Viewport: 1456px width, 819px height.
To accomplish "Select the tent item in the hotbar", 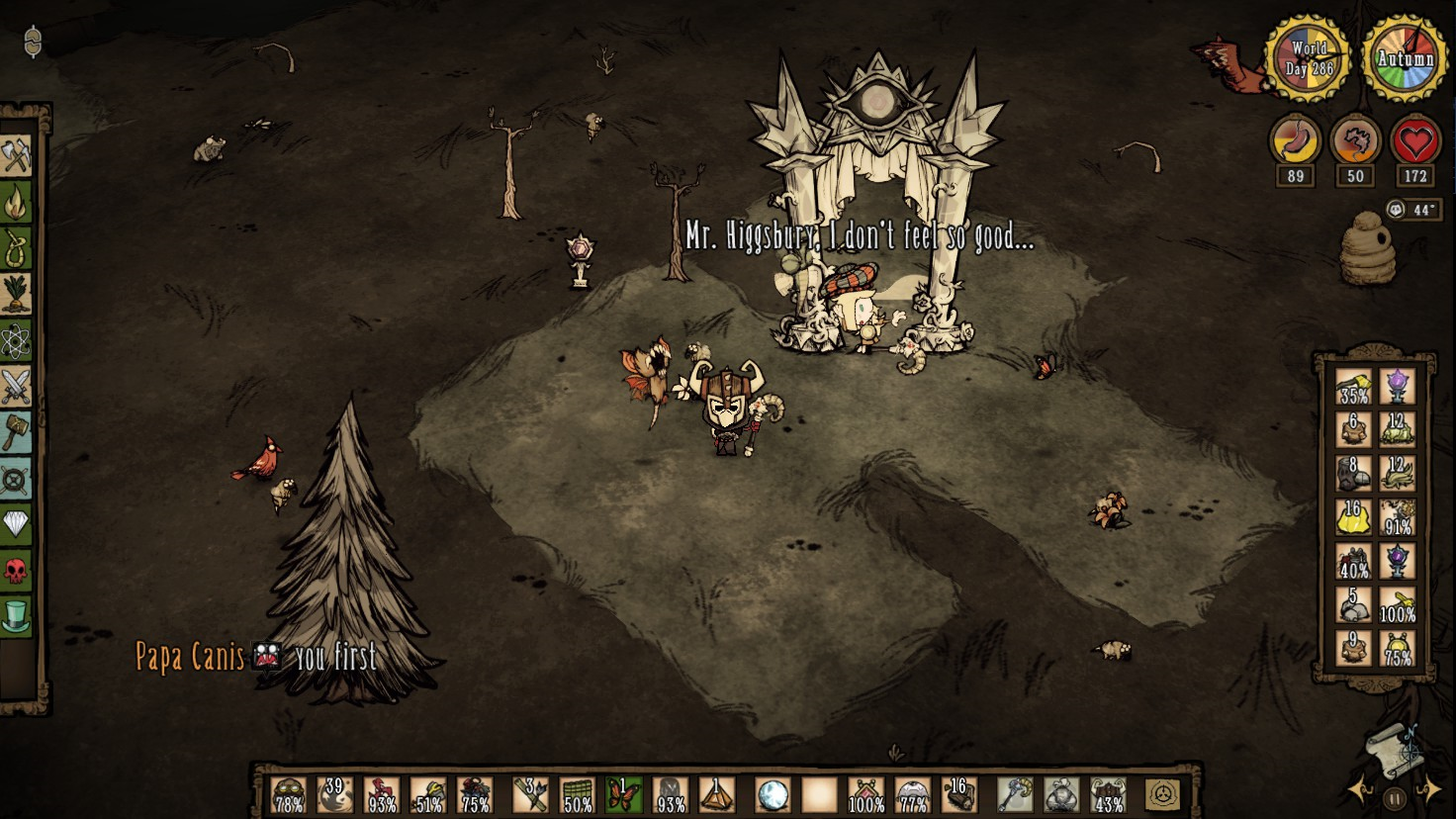I will pyautogui.click(x=717, y=794).
